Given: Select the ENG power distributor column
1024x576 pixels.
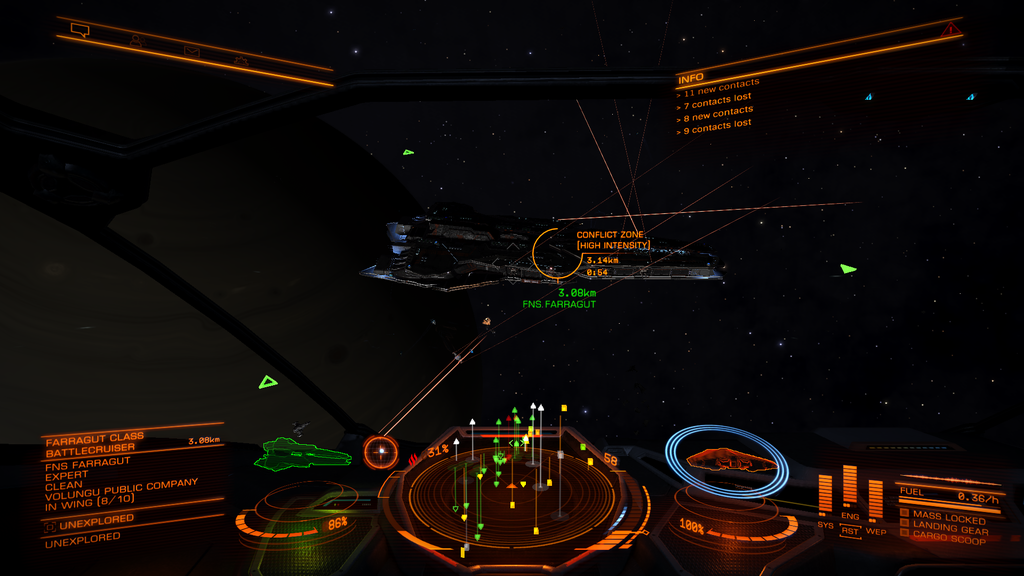Looking at the screenshot, I should click(850, 490).
